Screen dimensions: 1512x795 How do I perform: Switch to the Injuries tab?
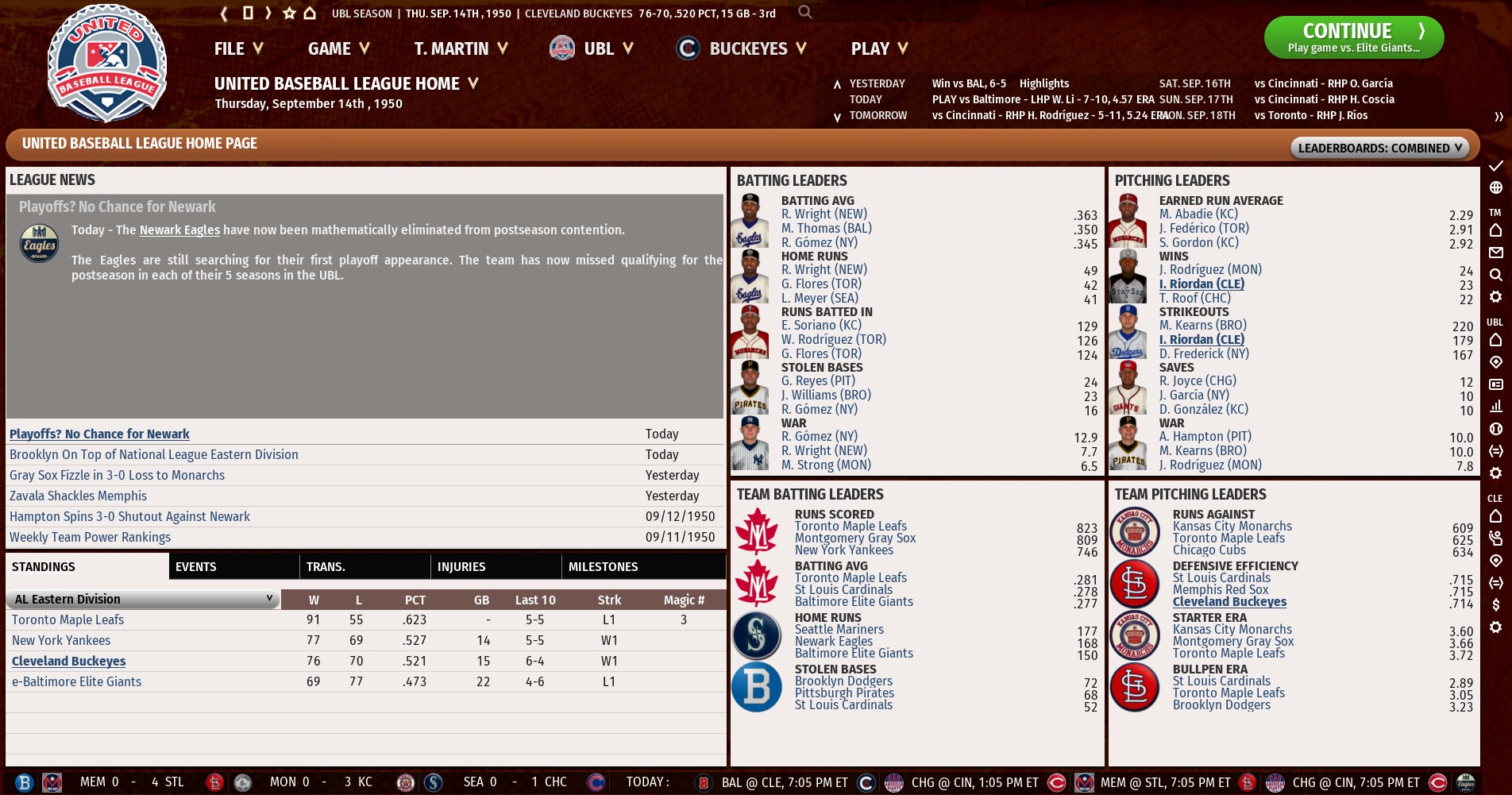(461, 566)
